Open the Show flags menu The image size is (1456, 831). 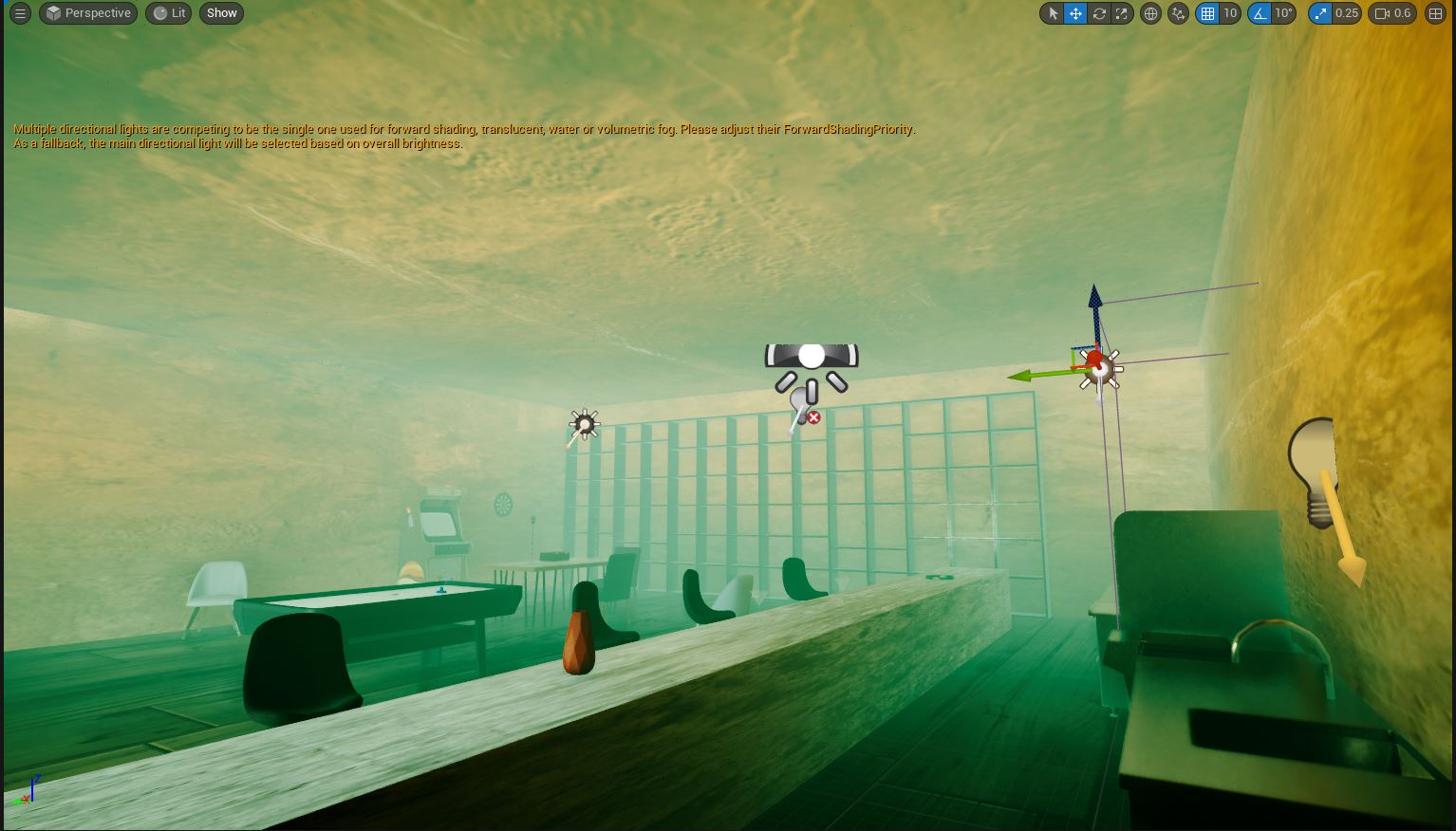[x=221, y=13]
